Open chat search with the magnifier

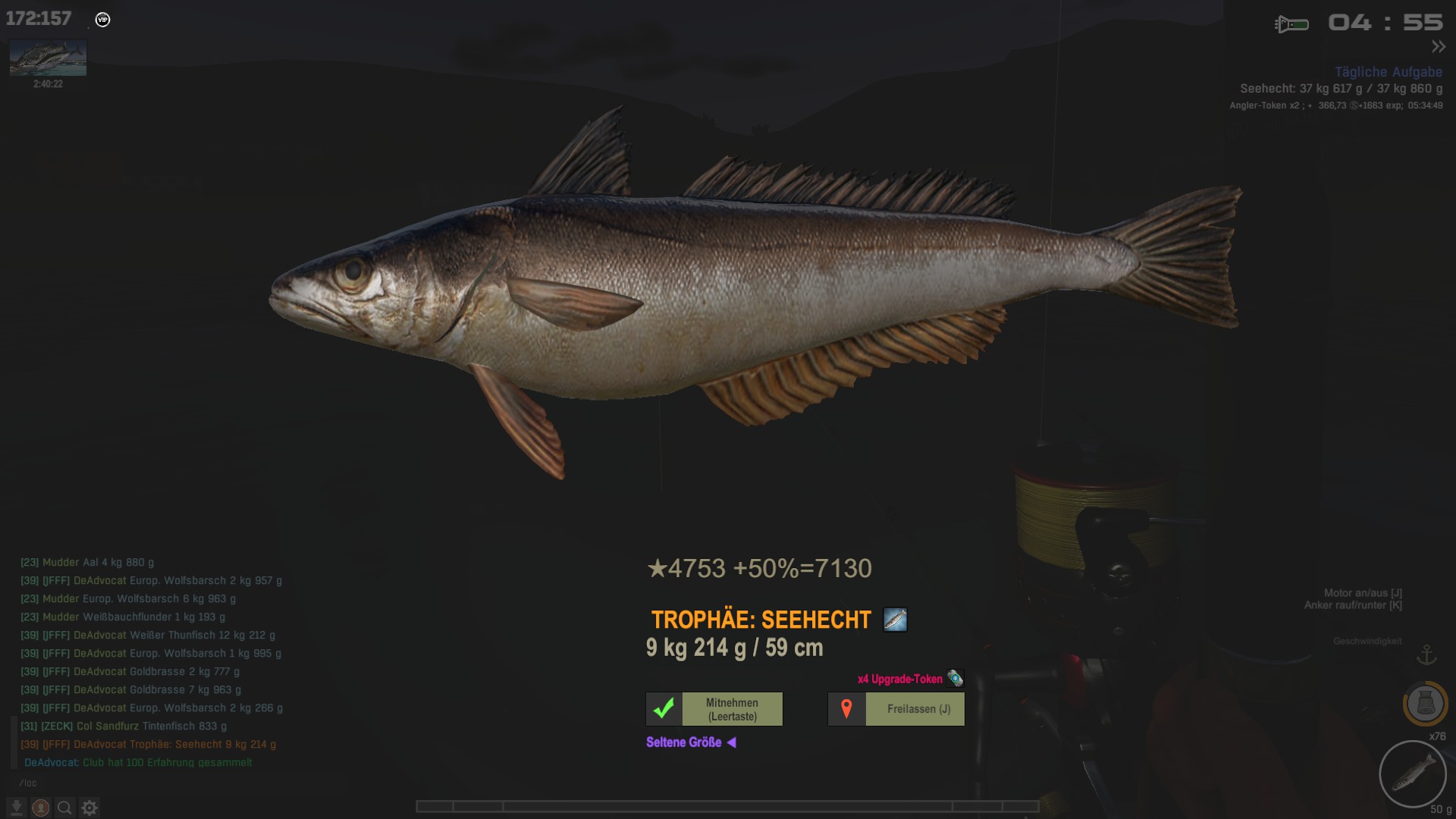[65, 808]
